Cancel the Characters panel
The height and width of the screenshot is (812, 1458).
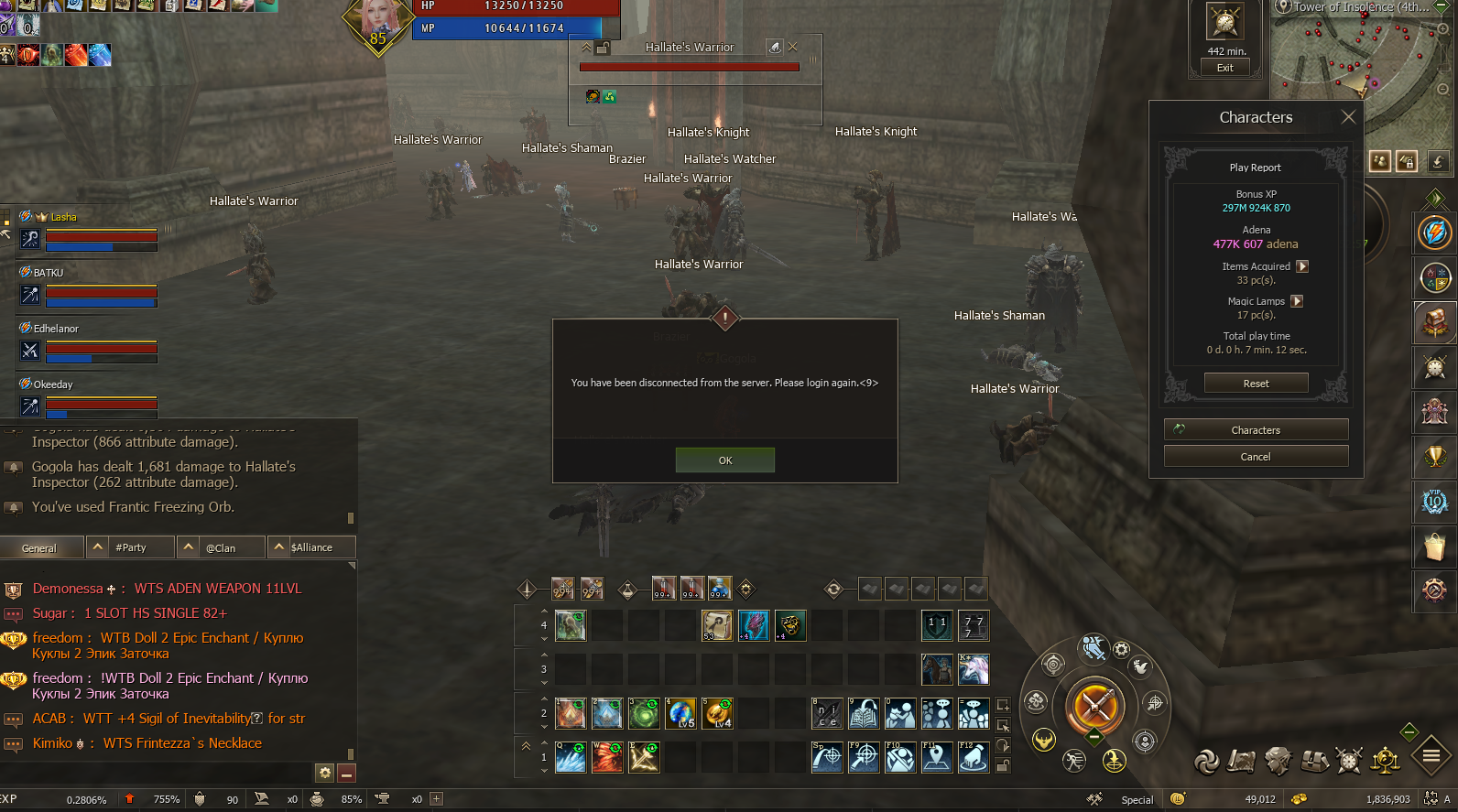pyautogui.click(x=1256, y=457)
